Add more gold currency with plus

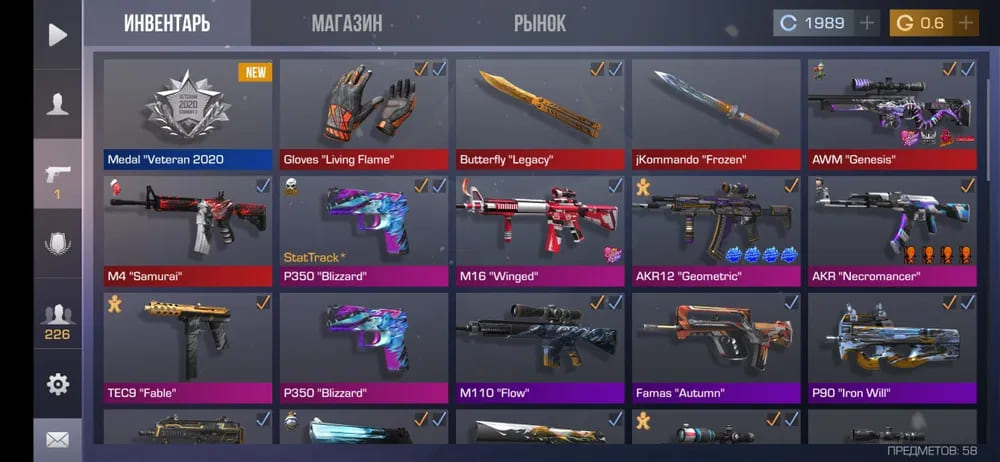(966, 23)
